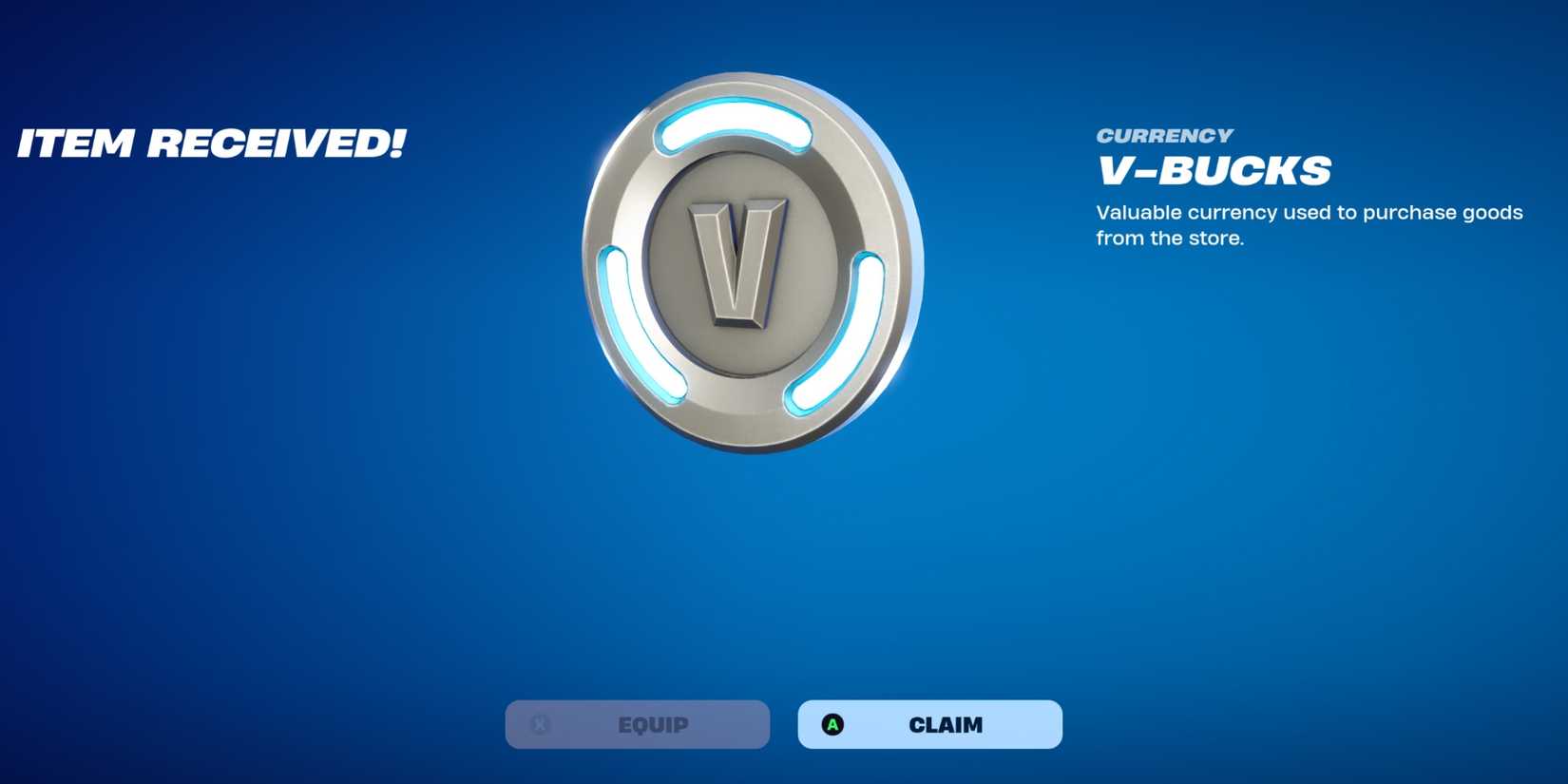Select the V-Bucks description text
This screenshot has width=1568, height=784.
(1310, 225)
